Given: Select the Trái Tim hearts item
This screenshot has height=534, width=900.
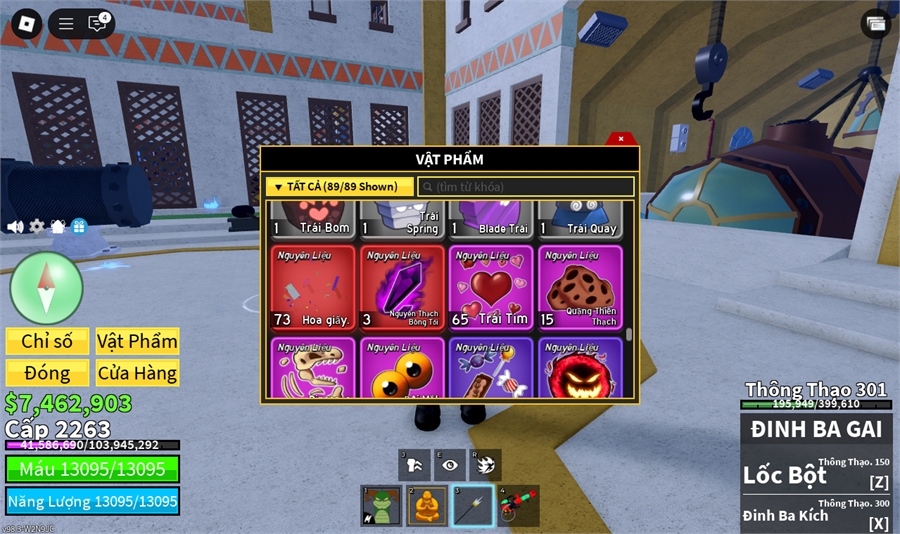Looking at the screenshot, I should coord(490,287).
